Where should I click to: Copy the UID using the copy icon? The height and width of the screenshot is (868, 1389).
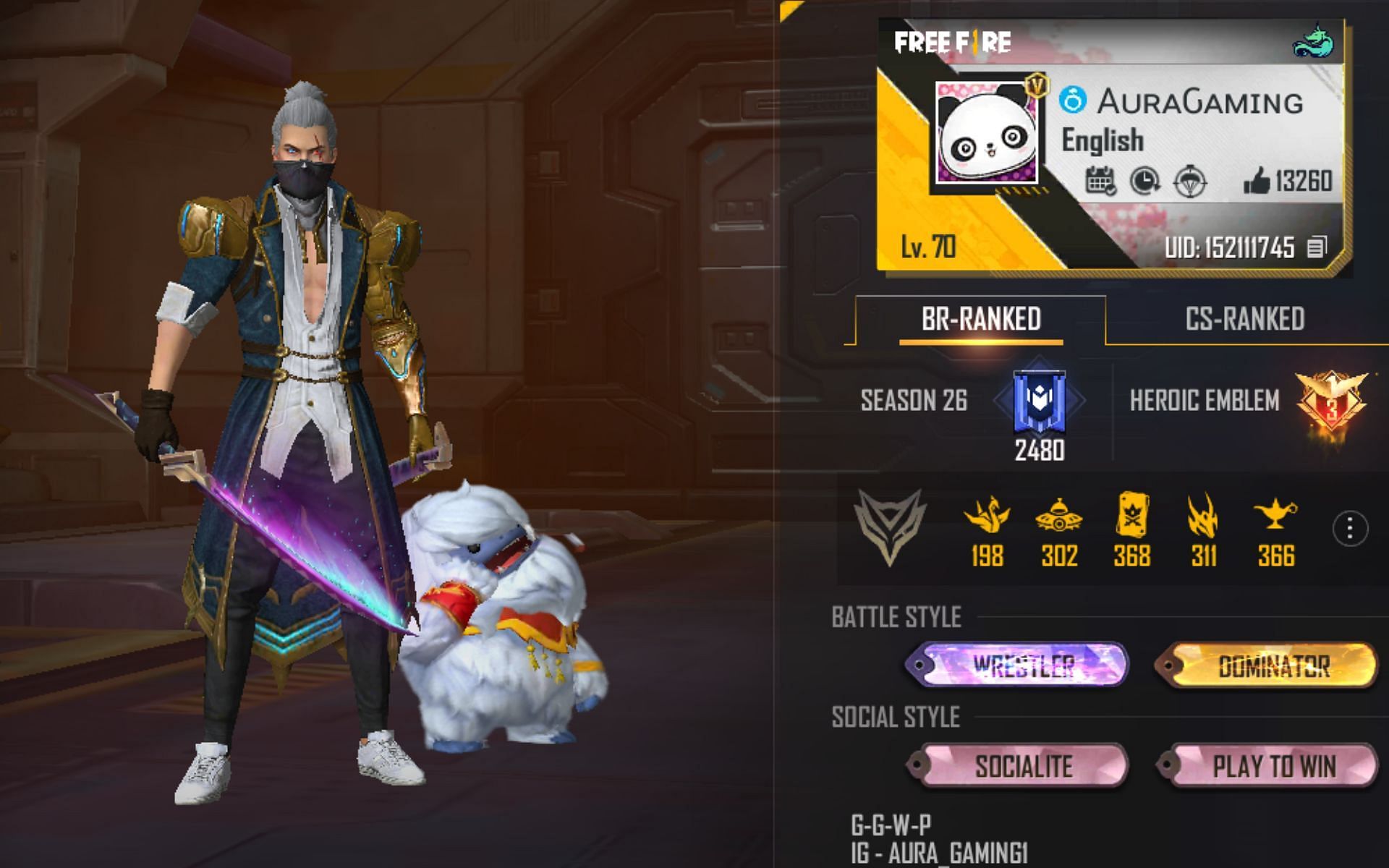click(1317, 248)
